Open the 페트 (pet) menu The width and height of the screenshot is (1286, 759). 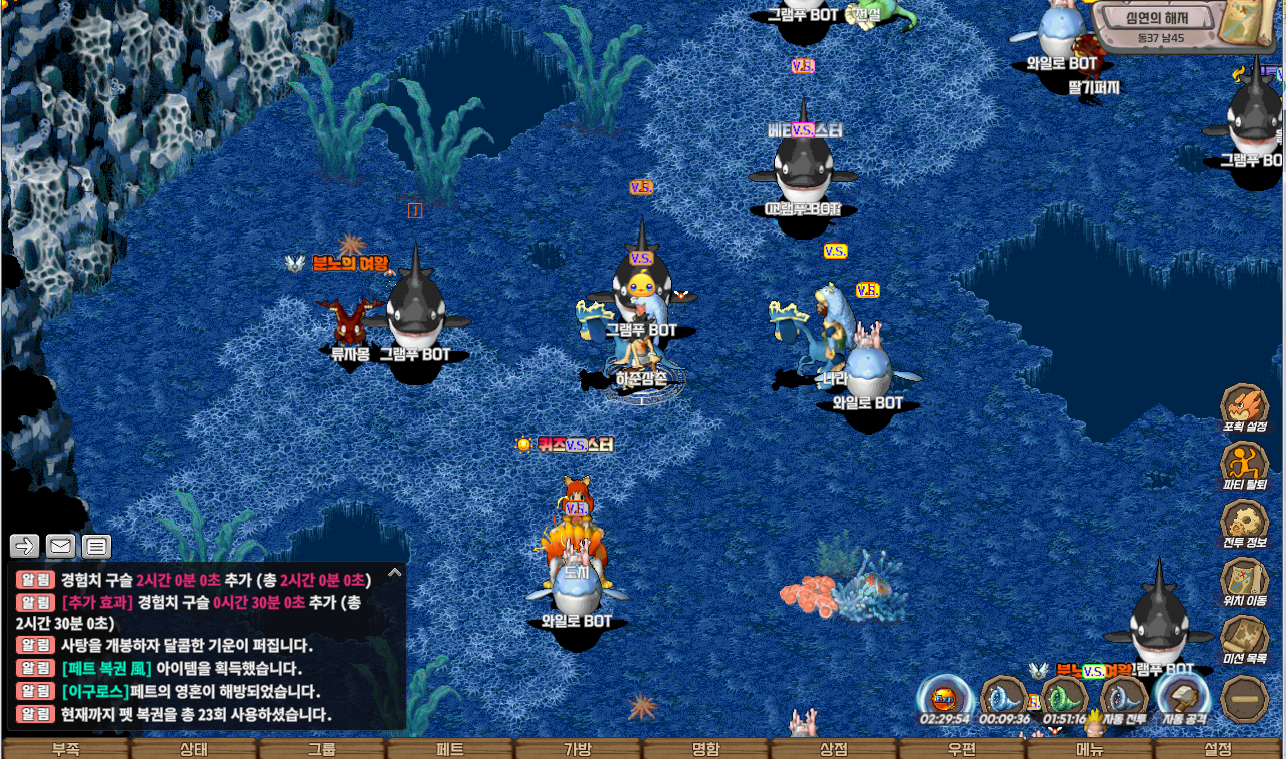point(450,749)
